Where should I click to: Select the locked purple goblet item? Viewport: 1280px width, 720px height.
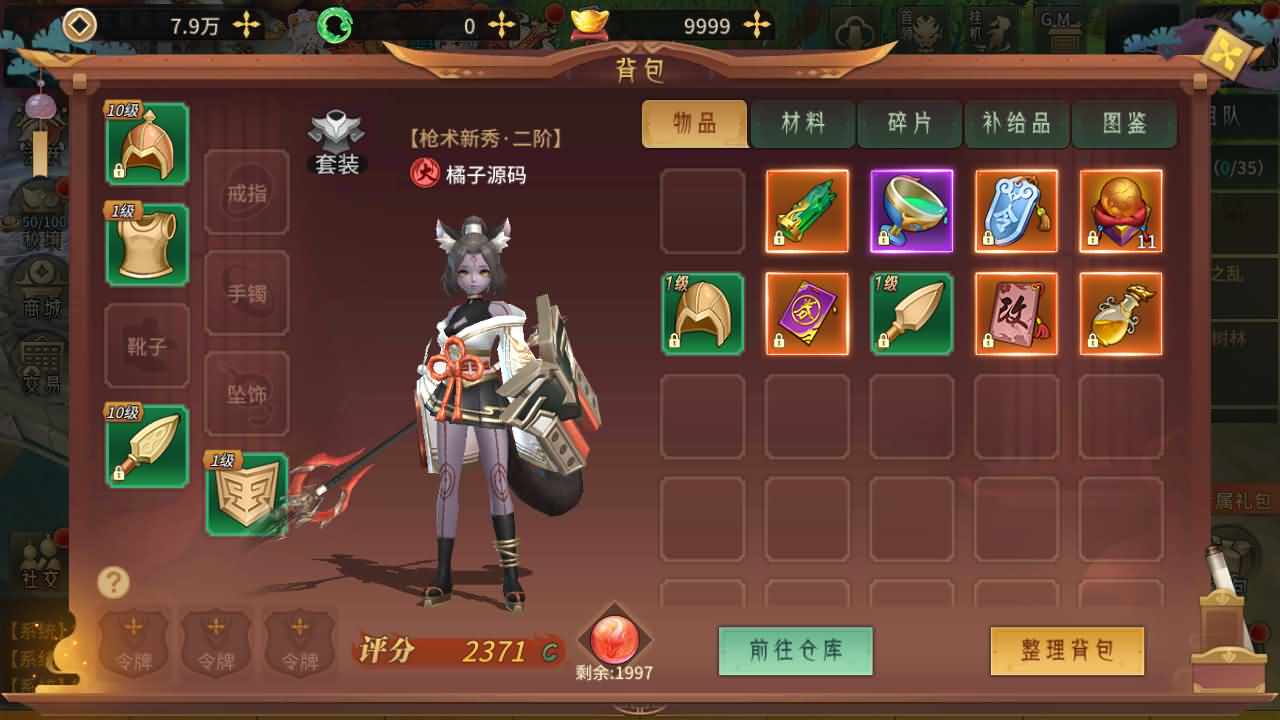911,211
